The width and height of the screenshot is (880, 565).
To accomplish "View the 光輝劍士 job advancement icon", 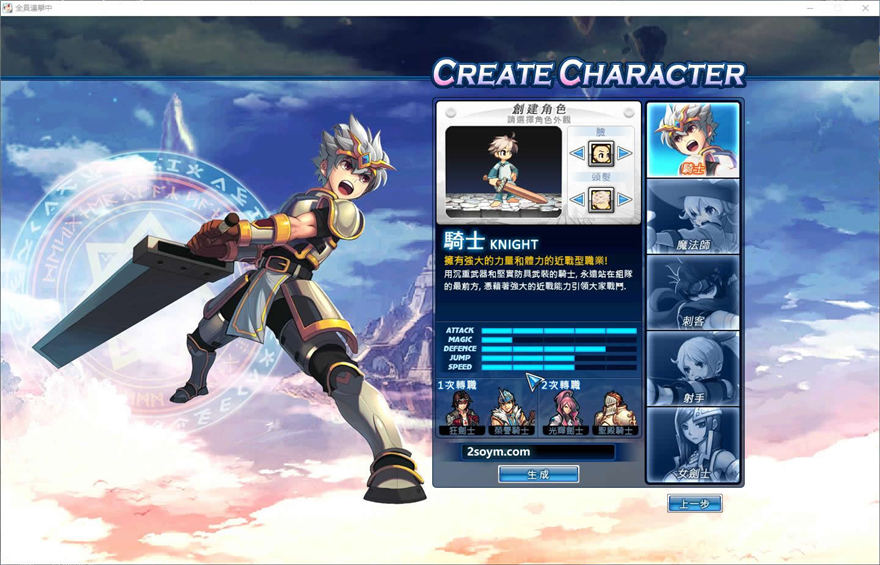I will pyautogui.click(x=564, y=412).
